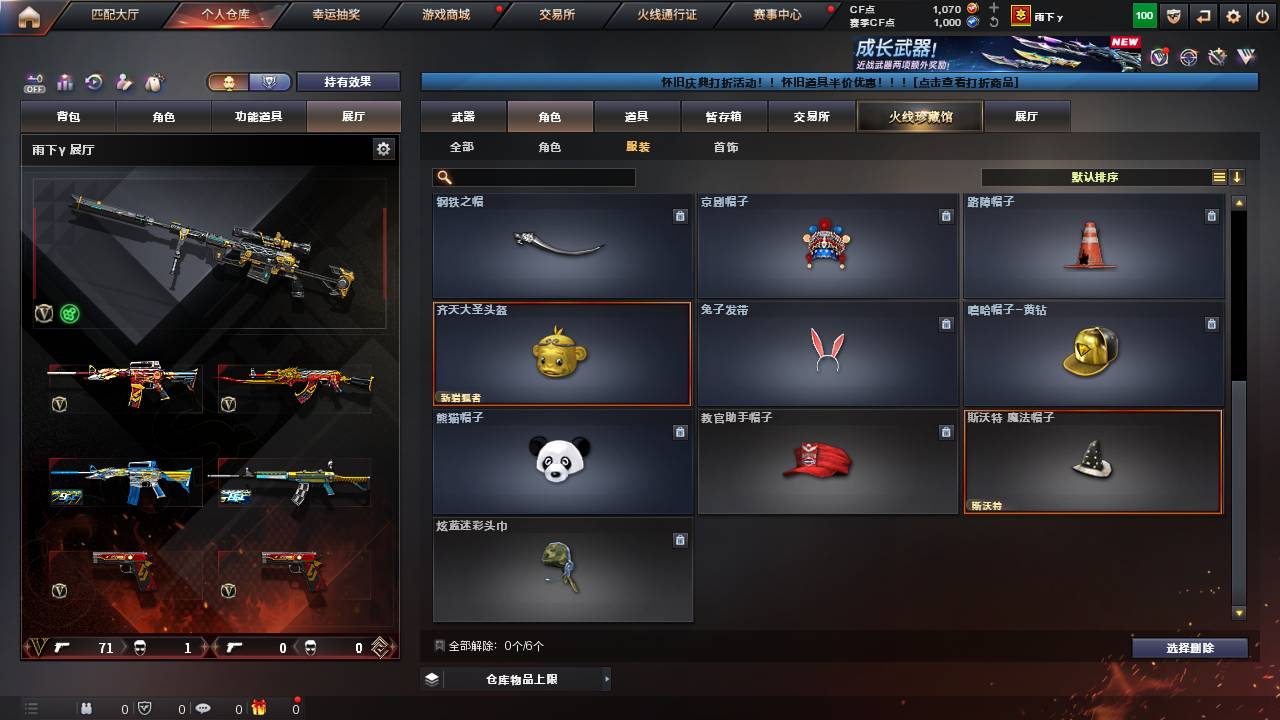The width and height of the screenshot is (1280, 720).
Task: Open settings via the gear icon
Action: (1233, 16)
